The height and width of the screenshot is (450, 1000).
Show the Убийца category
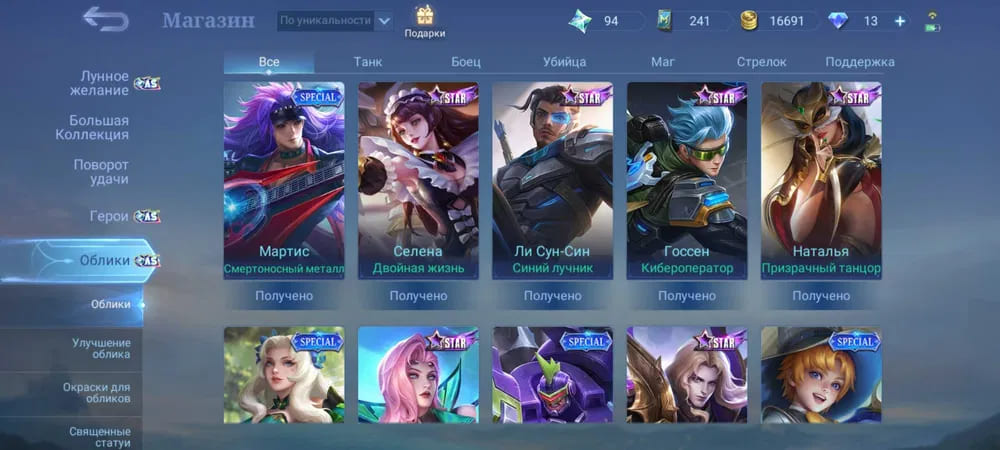[x=564, y=62]
